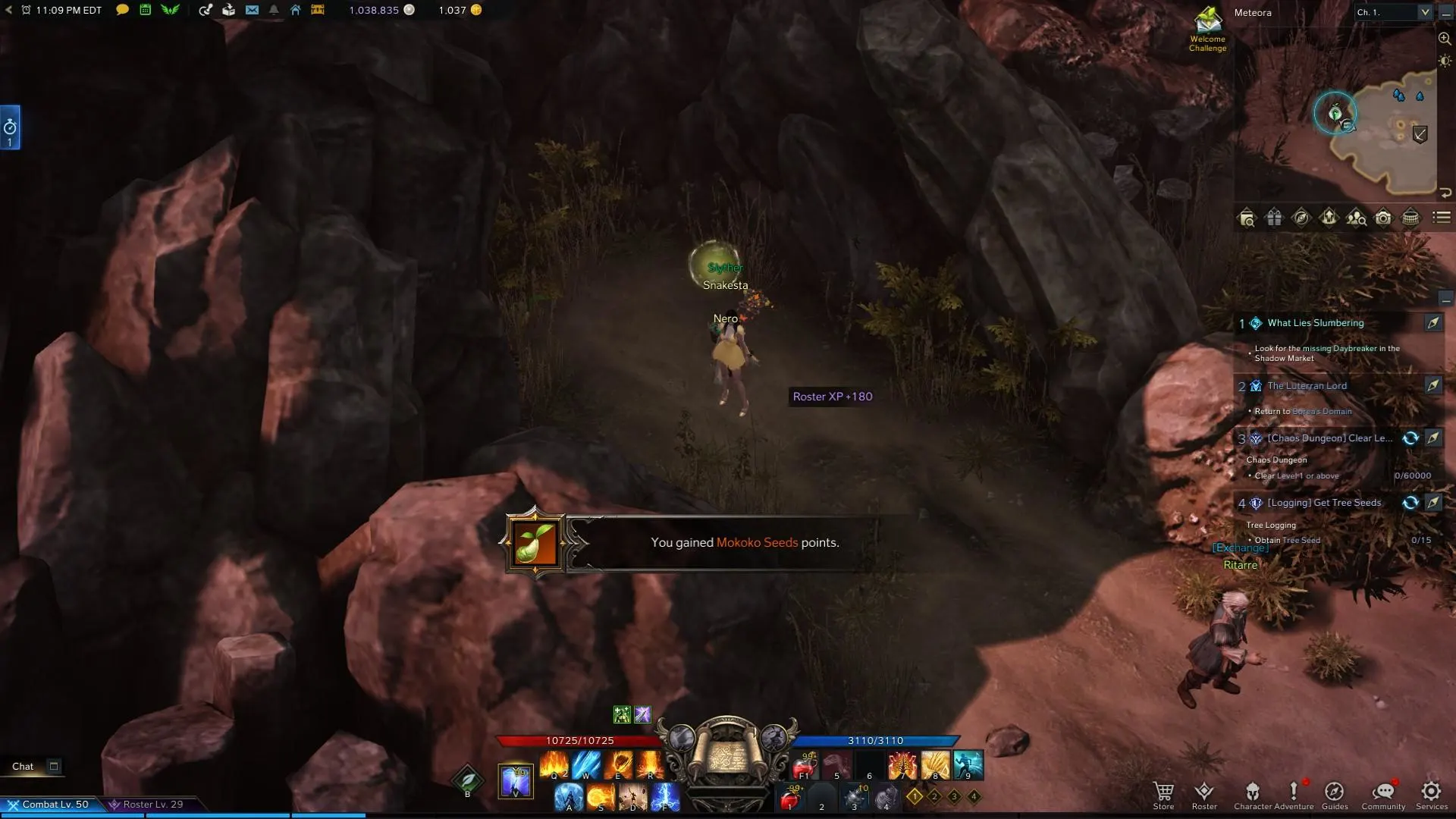Open the mail envelope icon in top bar
This screenshot has height=819, width=1456.
[x=252, y=11]
